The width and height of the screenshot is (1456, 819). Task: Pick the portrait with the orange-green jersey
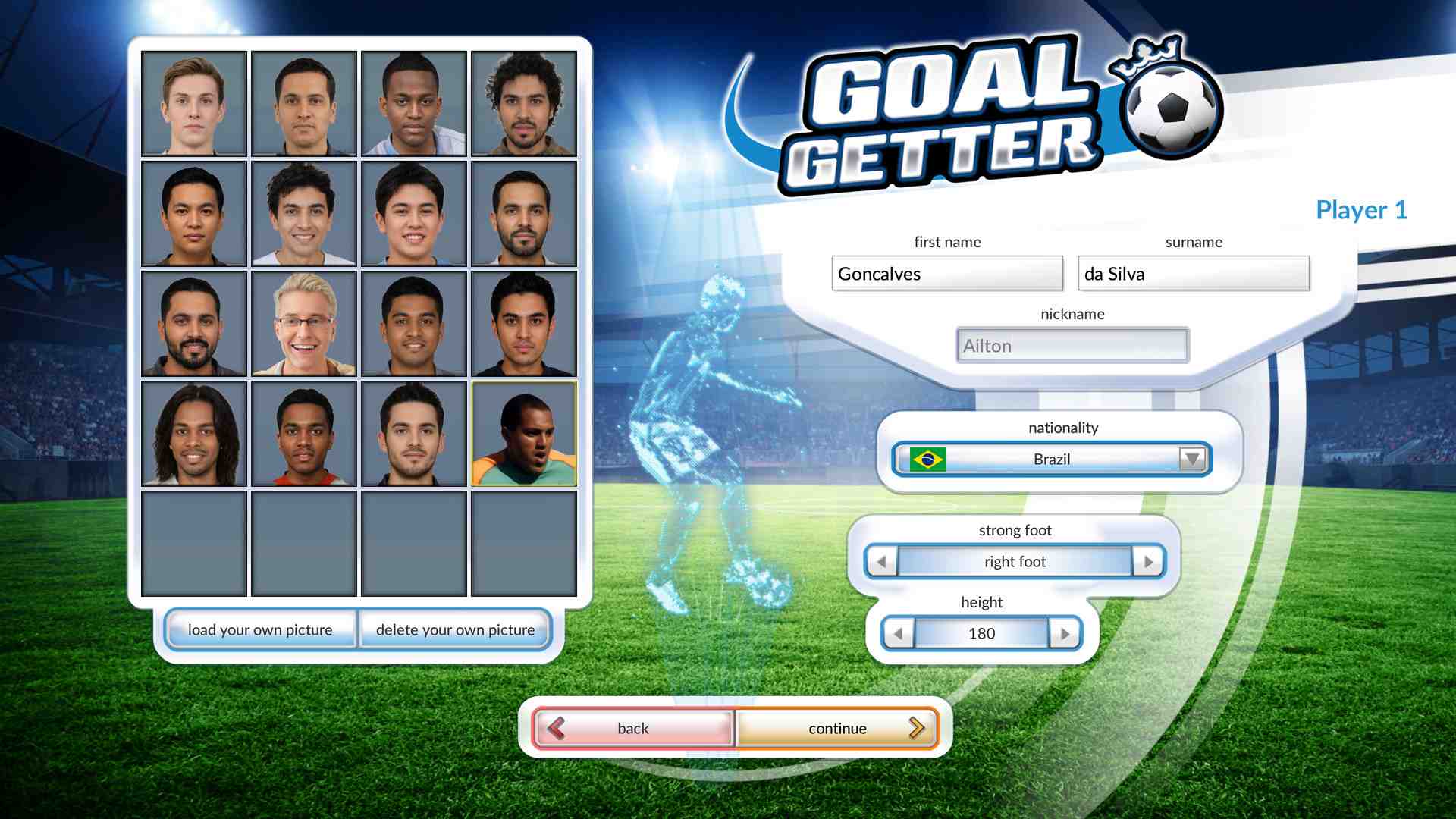coord(524,434)
